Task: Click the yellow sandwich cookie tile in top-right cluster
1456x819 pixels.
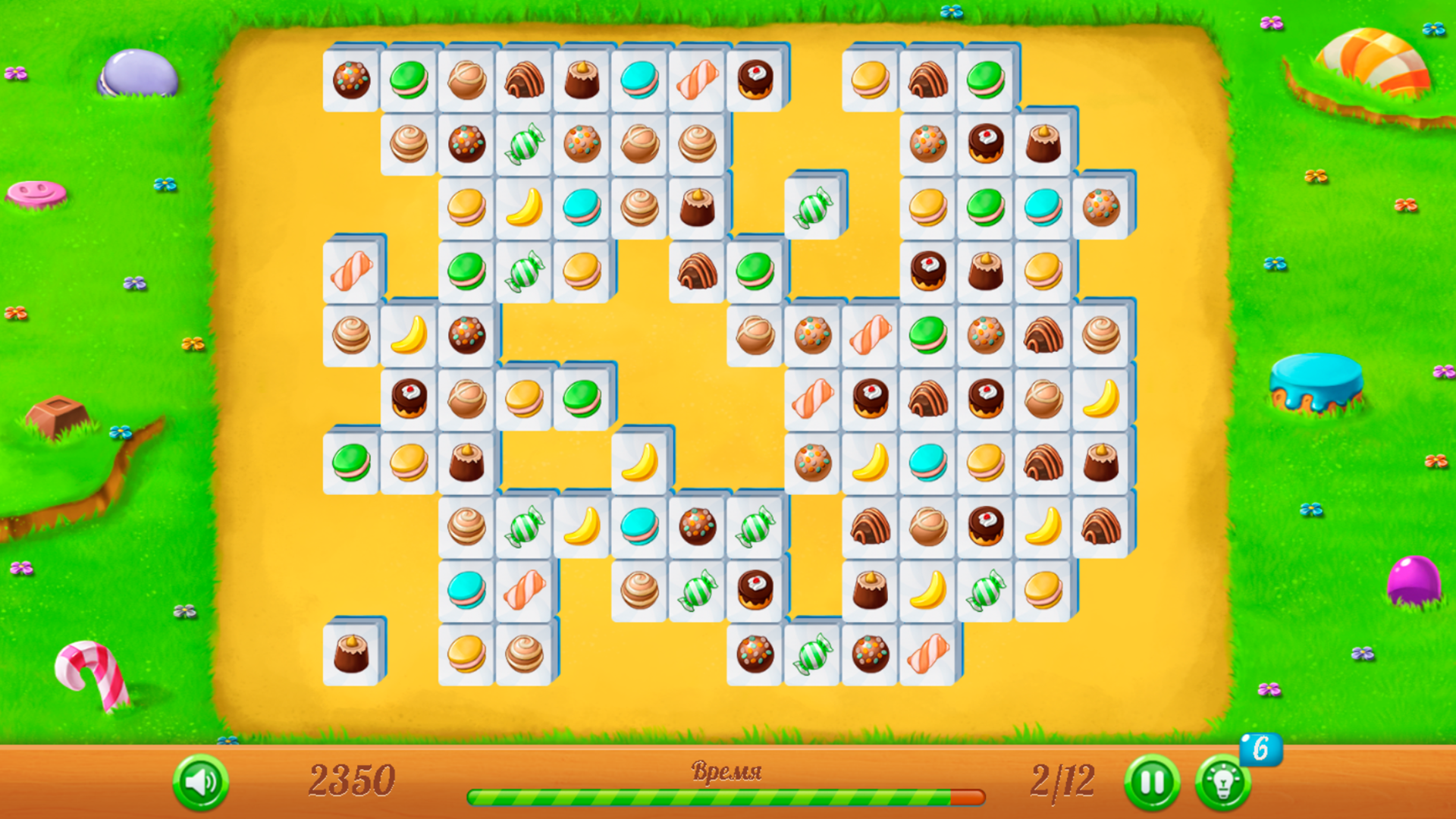Action: point(871,79)
